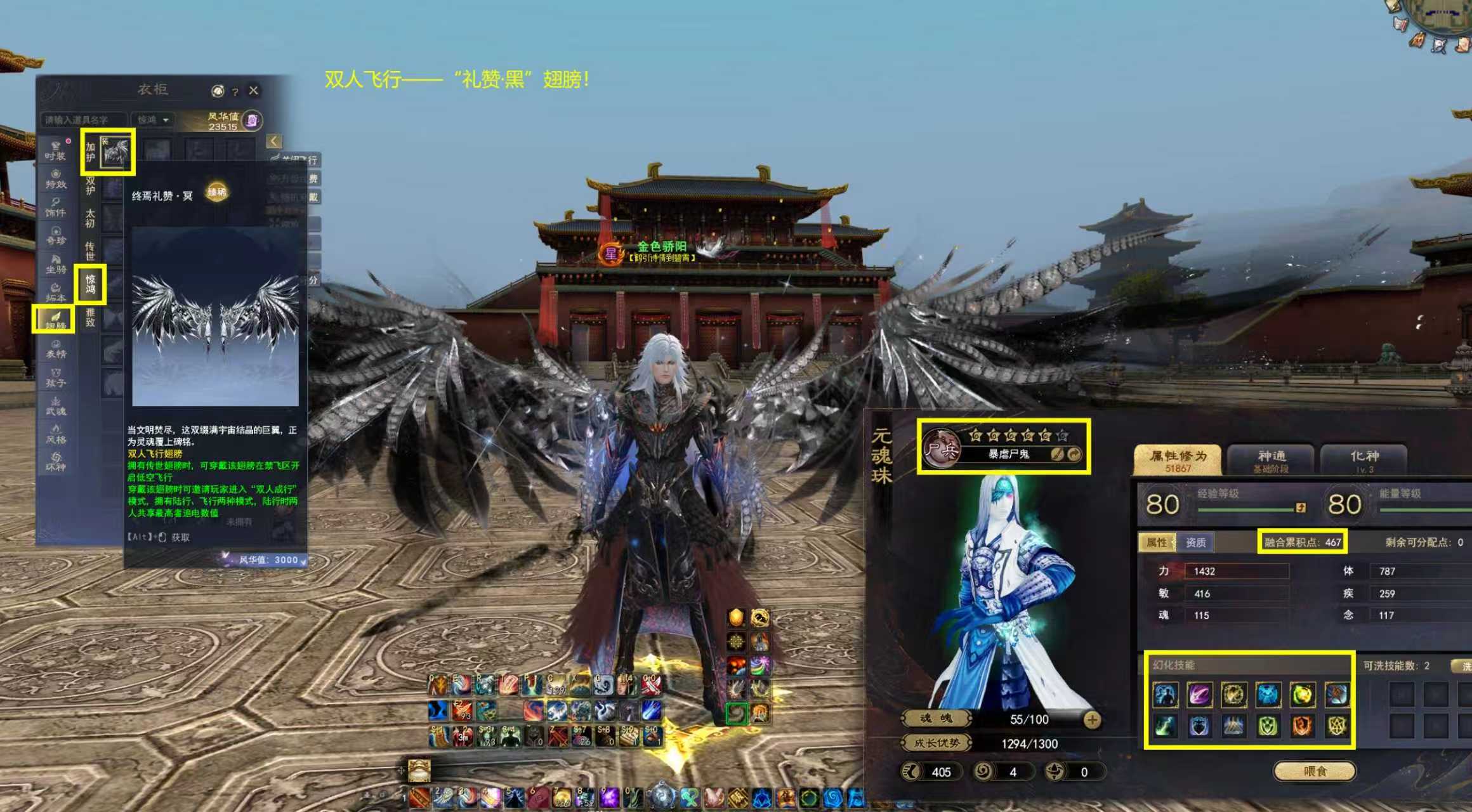Switch to the 神通 tab

point(1272,459)
